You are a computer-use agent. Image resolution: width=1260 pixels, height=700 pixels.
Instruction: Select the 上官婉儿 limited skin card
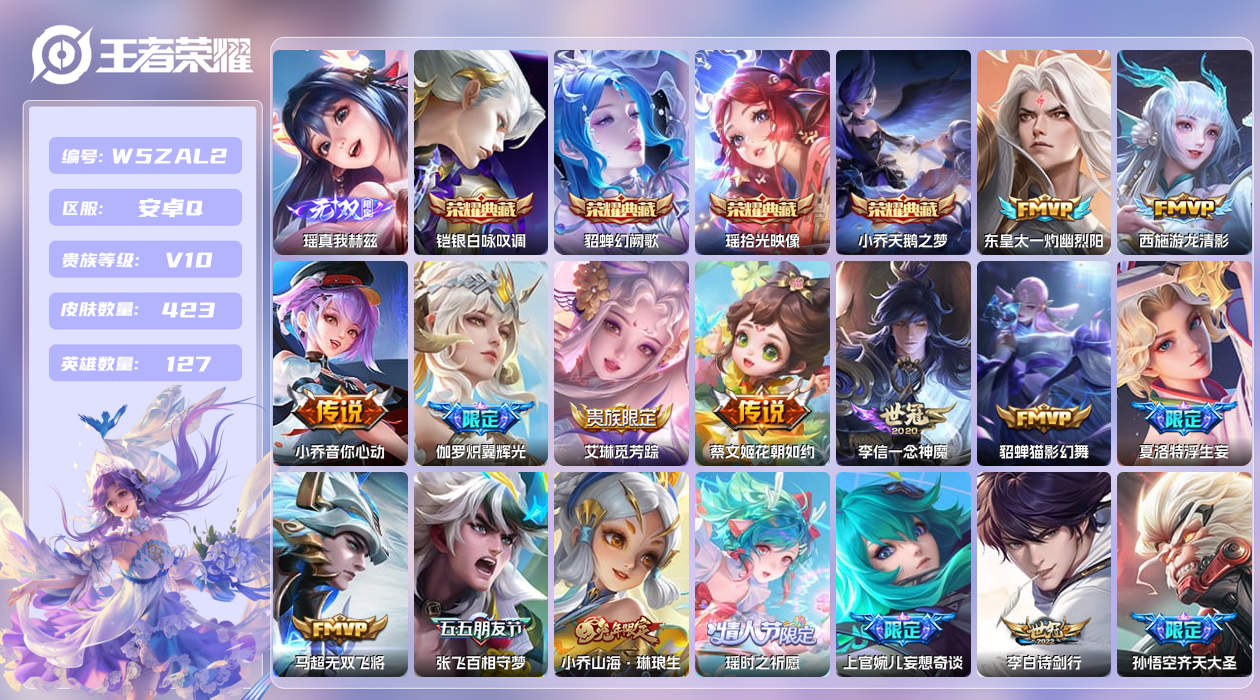(903, 574)
